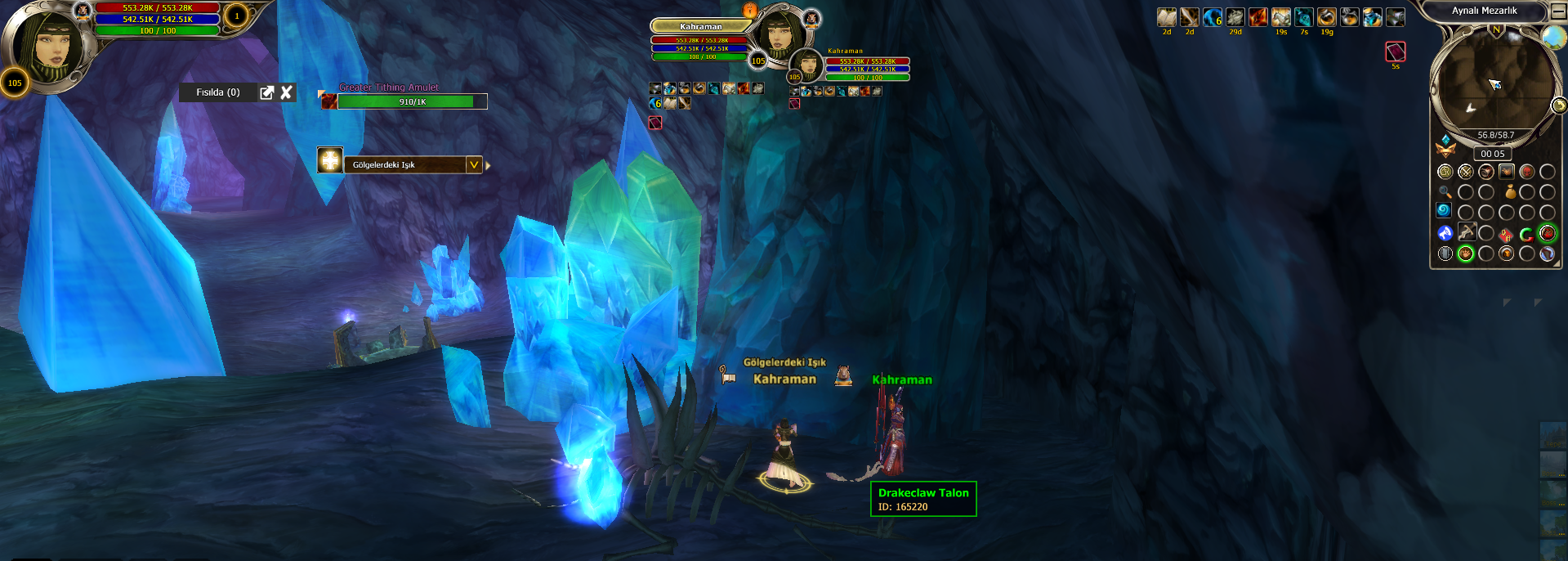Select the Greater Tithing Amulet icon
1568x561 pixels.
point(328,101)
